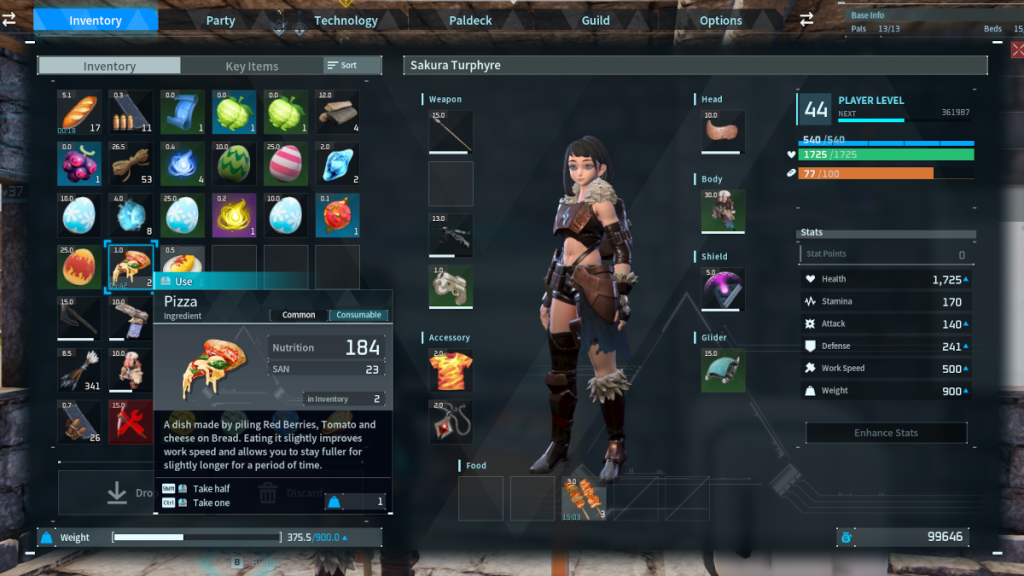Select the equipped Head armor slot

pos(722,131)
